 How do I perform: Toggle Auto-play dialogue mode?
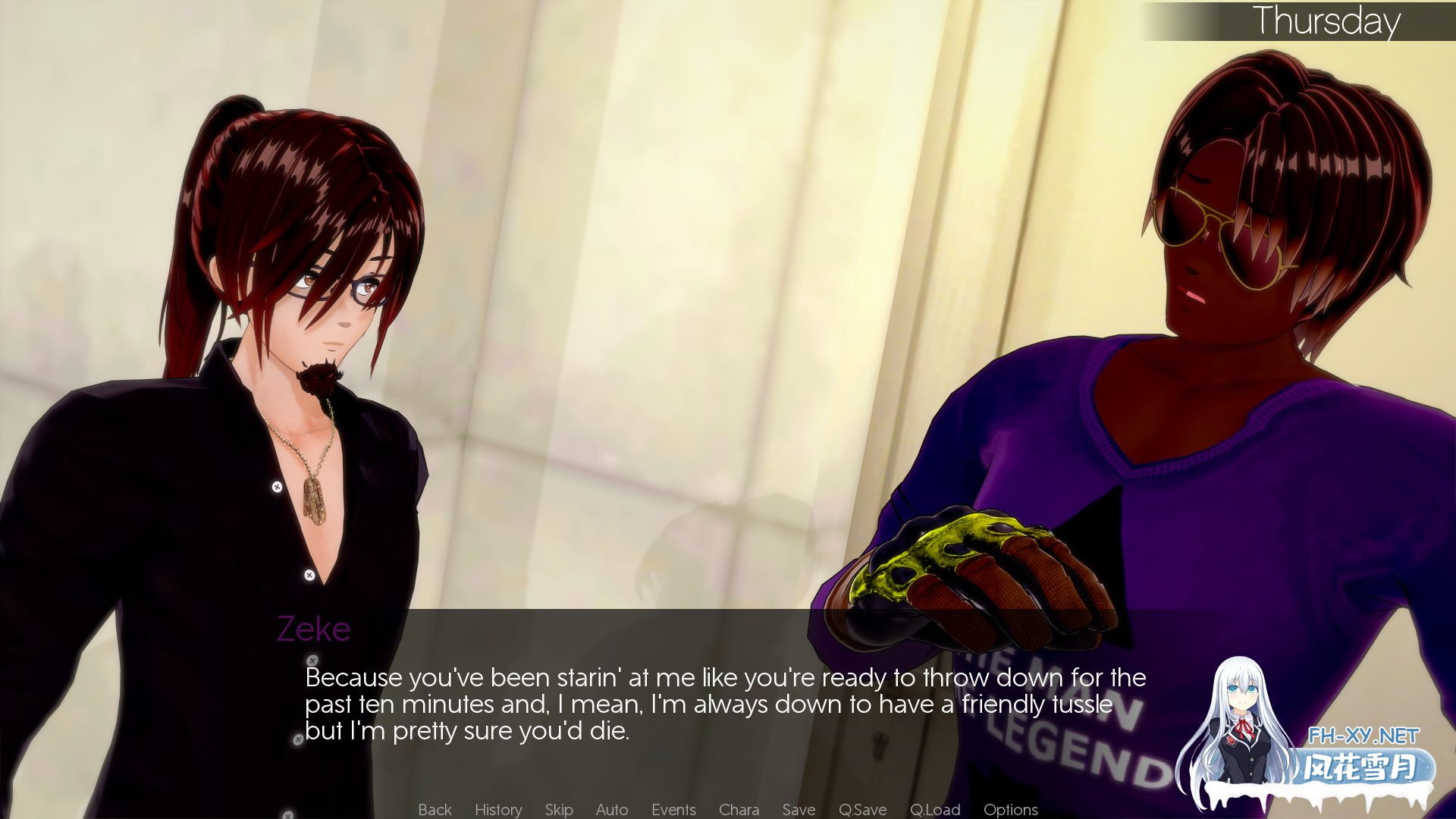click(611, 809)
